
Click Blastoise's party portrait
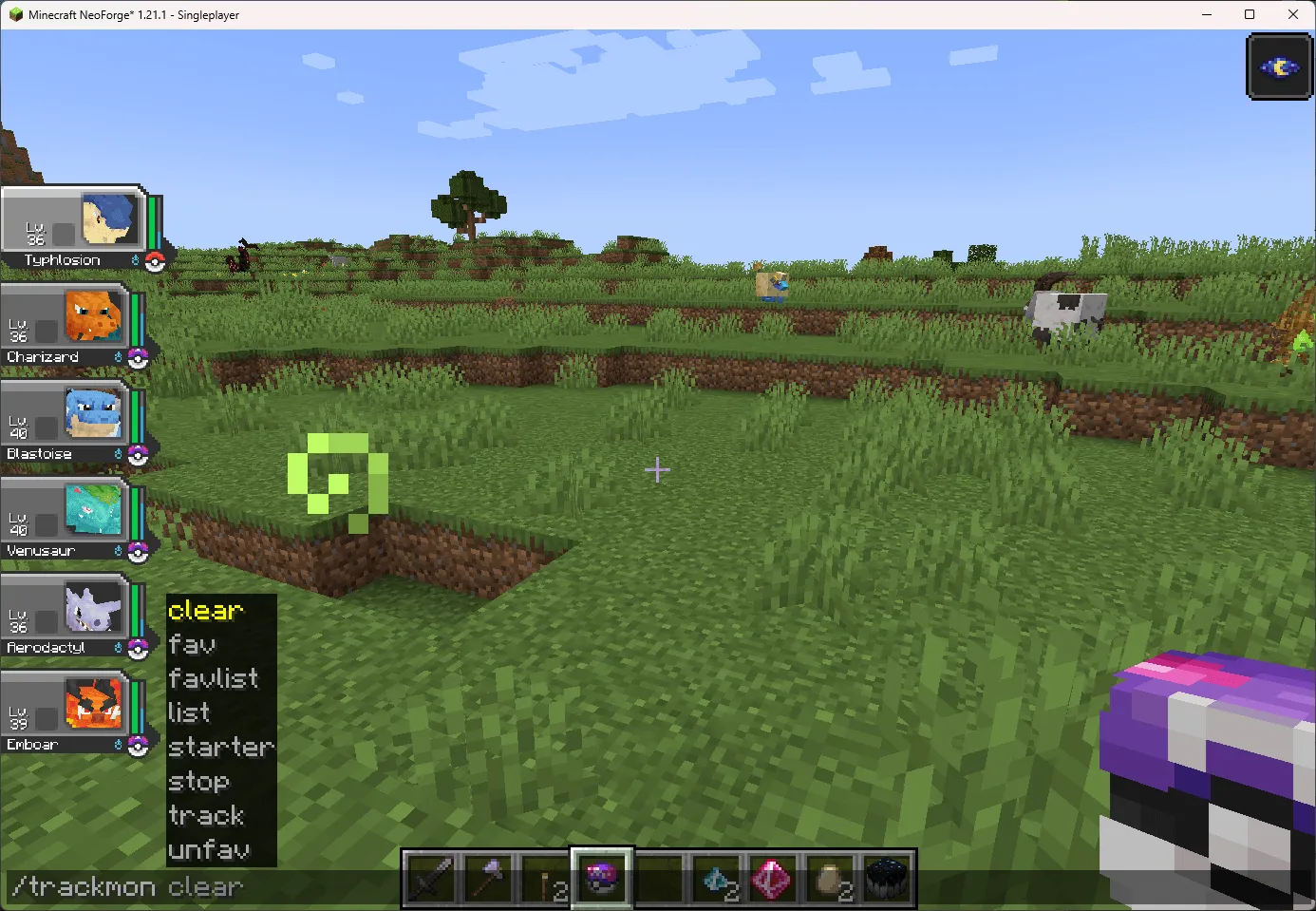coord(95,414)
